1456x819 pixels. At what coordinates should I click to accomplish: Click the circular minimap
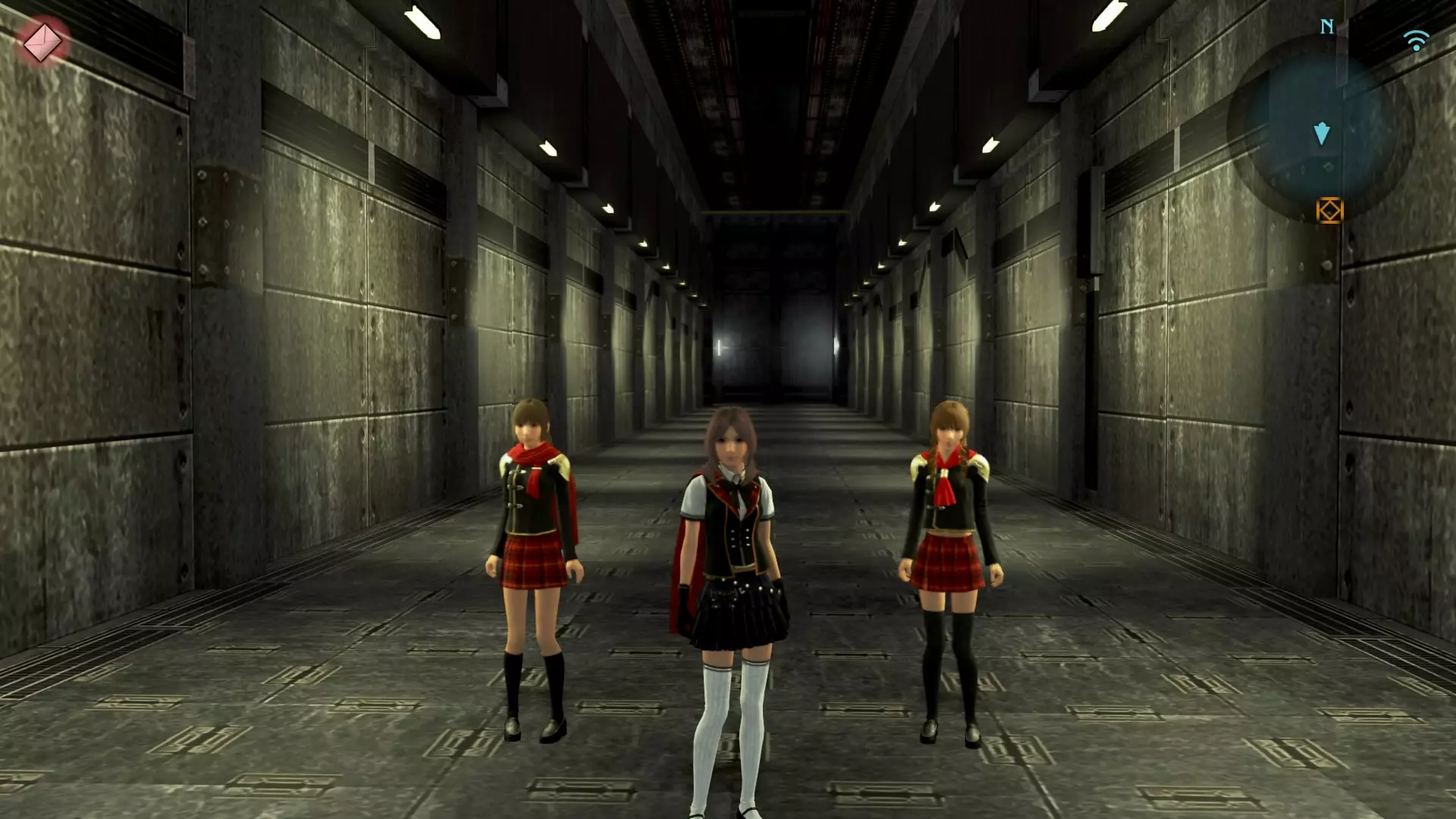(1322, 128)
